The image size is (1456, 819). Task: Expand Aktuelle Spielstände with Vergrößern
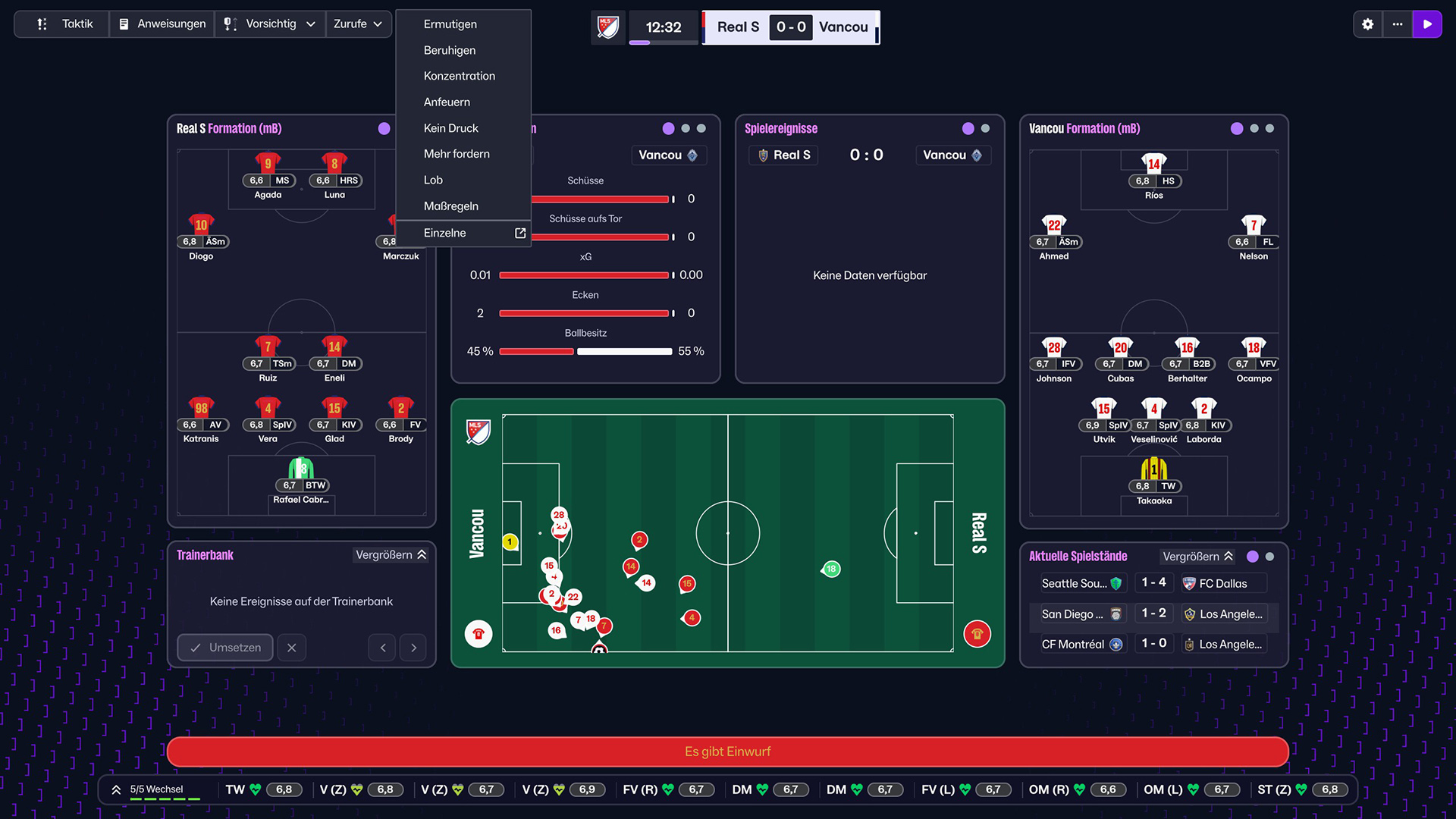(x=1198, y=557)
